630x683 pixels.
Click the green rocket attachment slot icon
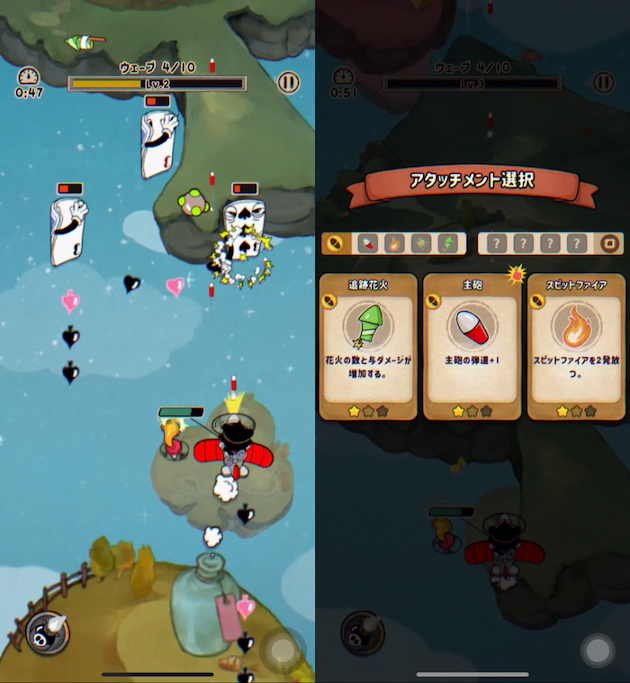(x=446, y=243)
